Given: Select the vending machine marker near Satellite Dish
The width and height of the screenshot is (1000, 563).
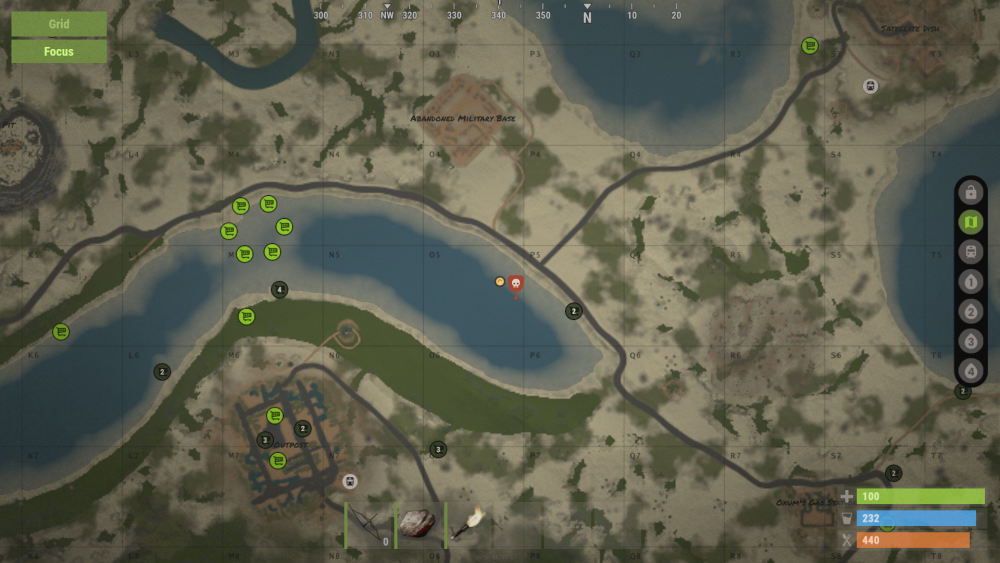Looking at the screenshot, I should 810,45.
